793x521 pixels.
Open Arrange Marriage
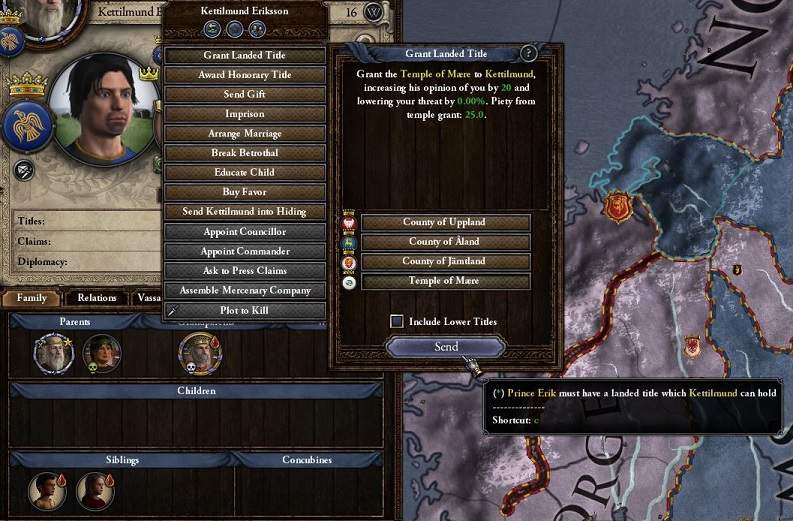(245, 133)
